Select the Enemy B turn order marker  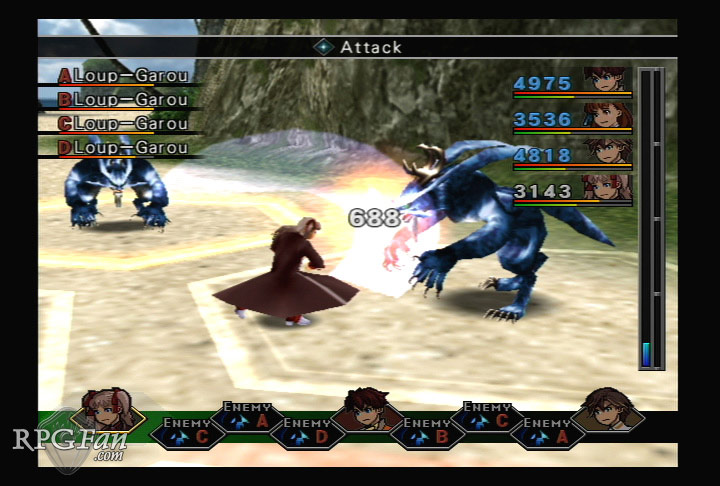(x=427, y=431)
